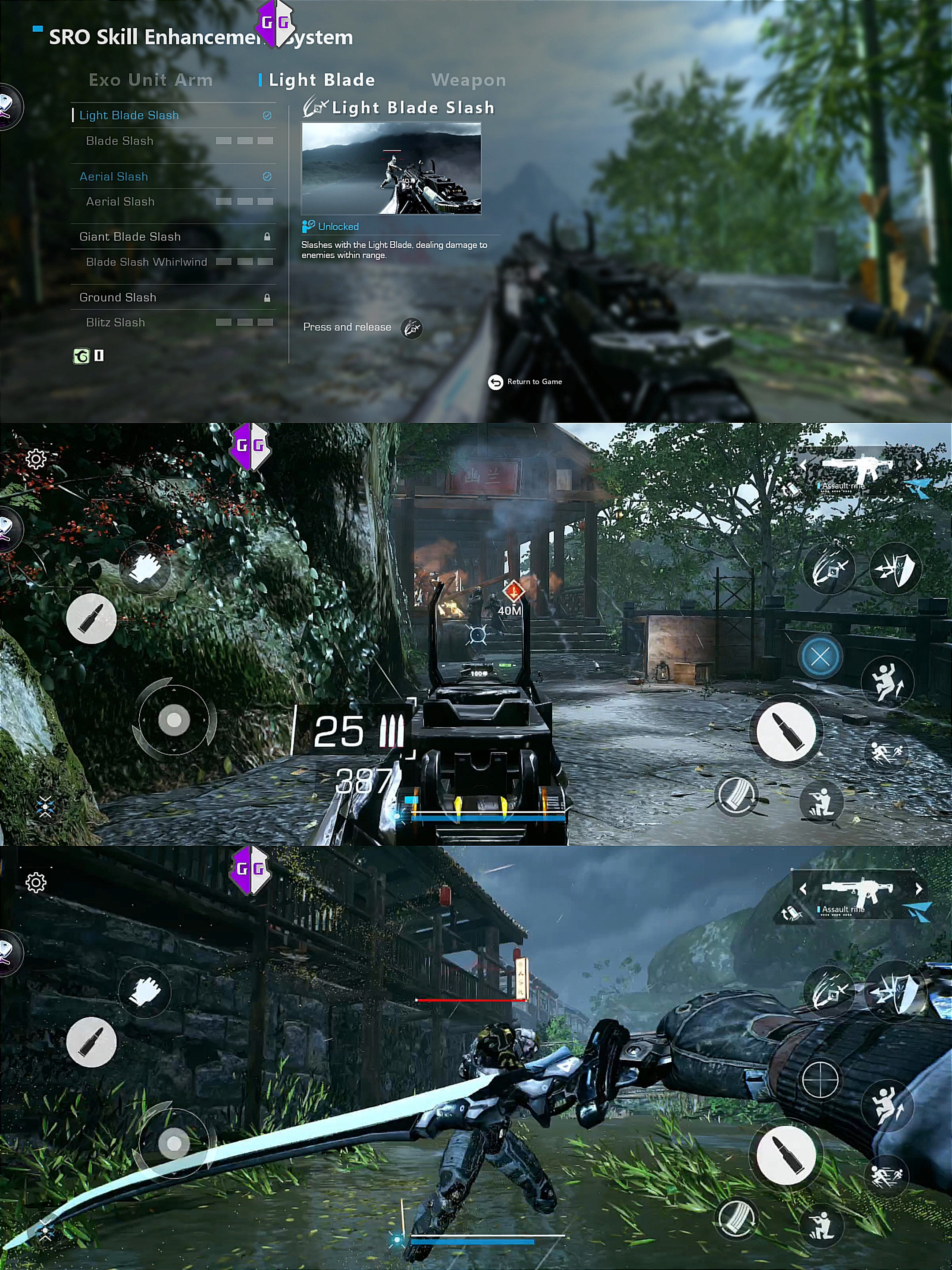
Task: Click the Return to Game button
Action: point(525,382)
